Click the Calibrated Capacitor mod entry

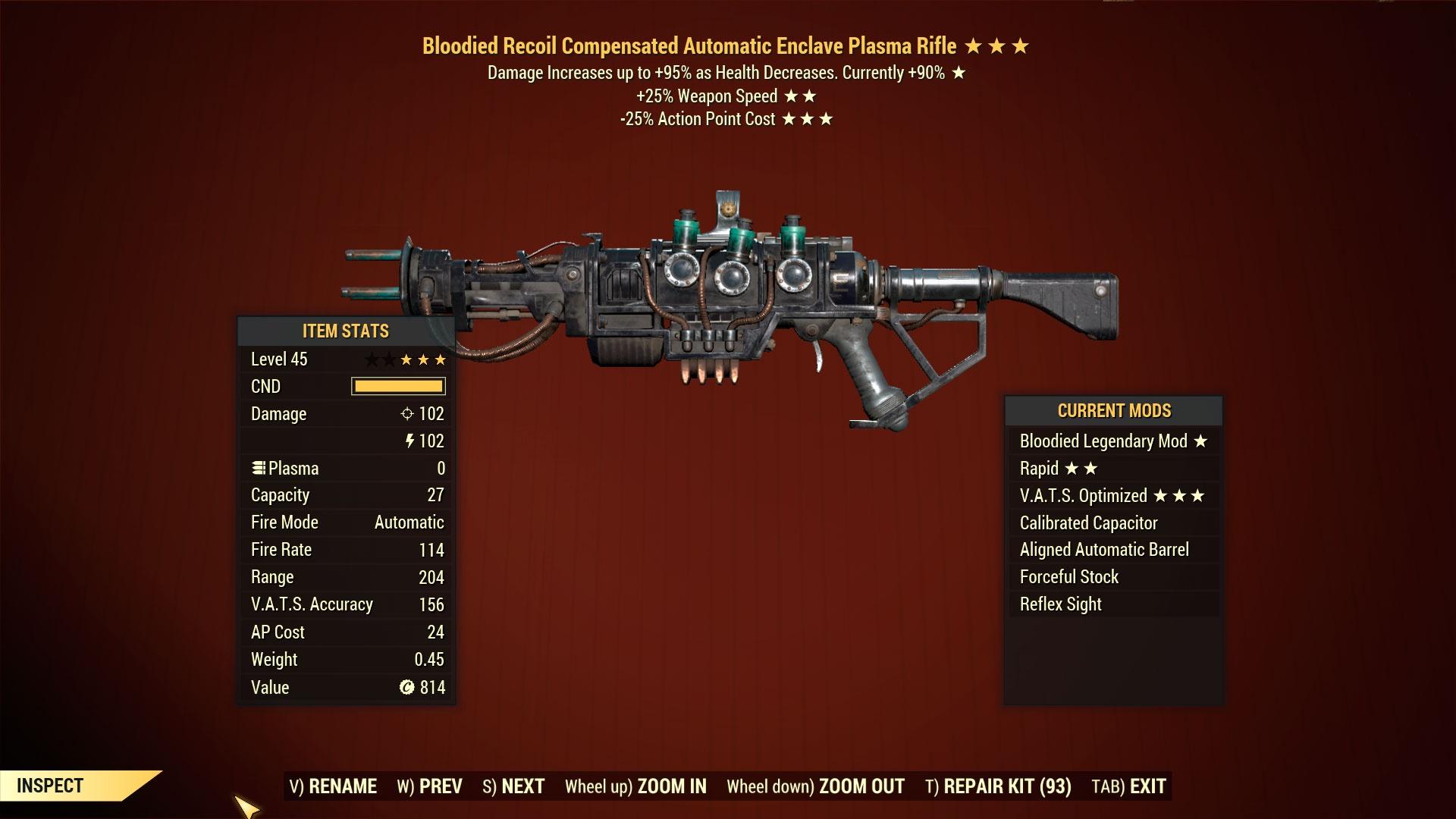[1090, 522]
